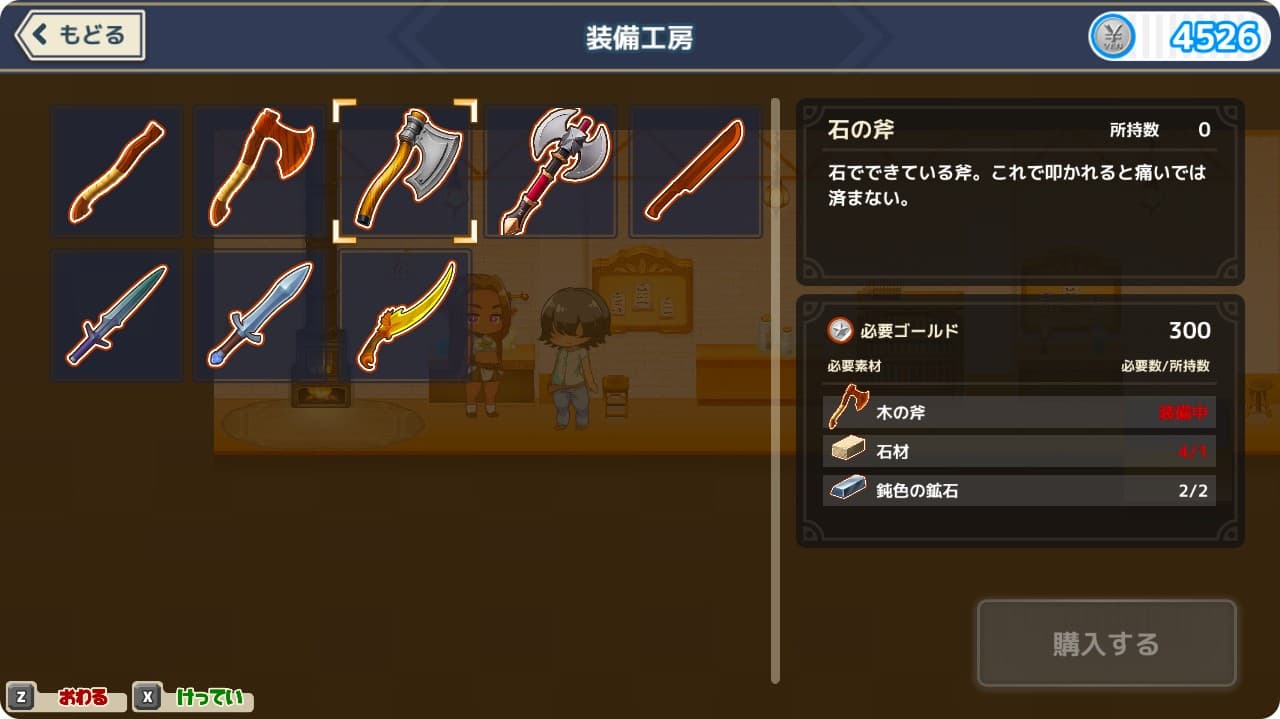Viewport: 1280px width, 719px height.
Task: Pick the double-bladed battle axe slot
Action: (551, 171)
